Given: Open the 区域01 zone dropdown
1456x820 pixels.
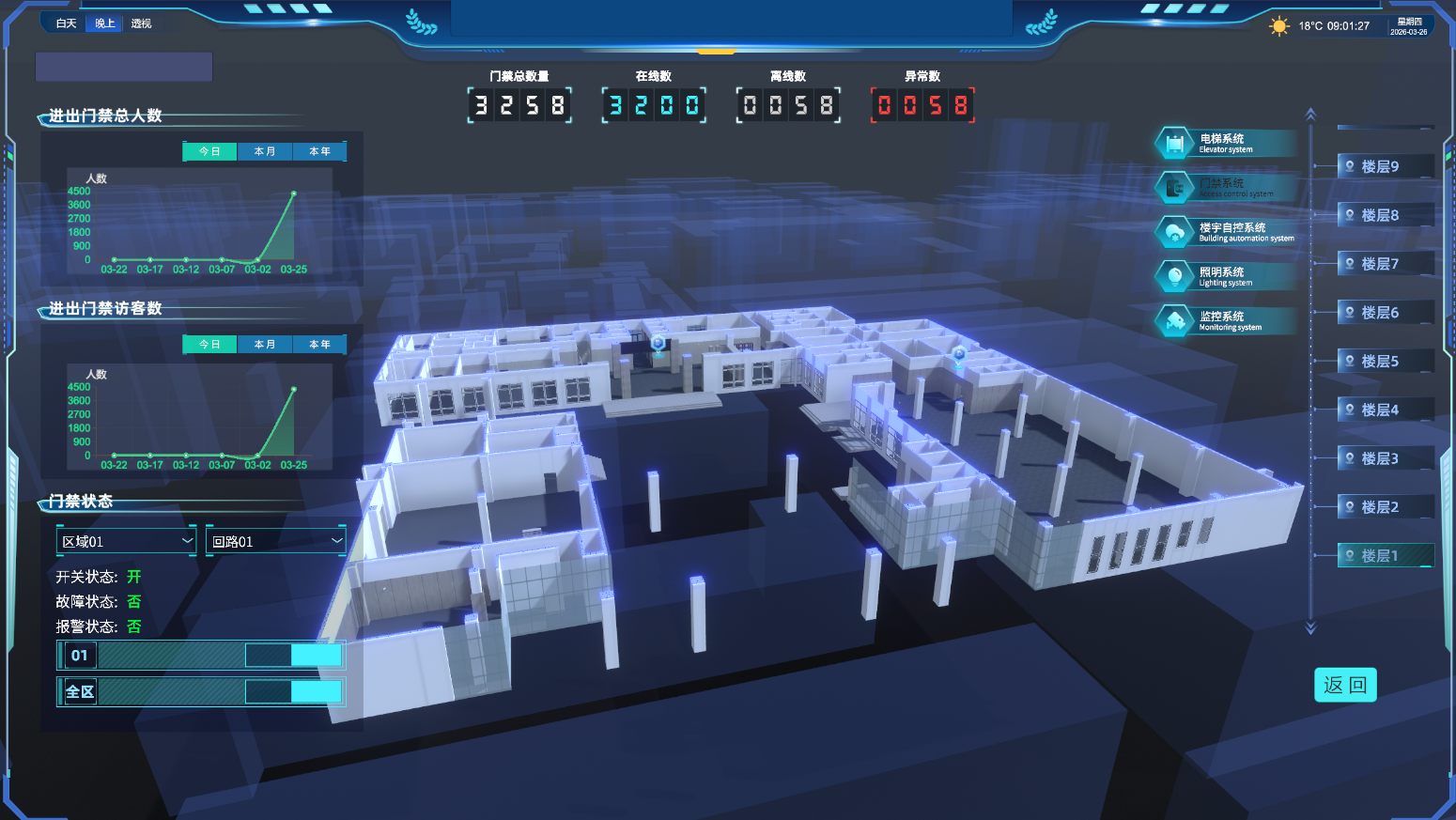Looking at the screenshot, I should point(126,541).
